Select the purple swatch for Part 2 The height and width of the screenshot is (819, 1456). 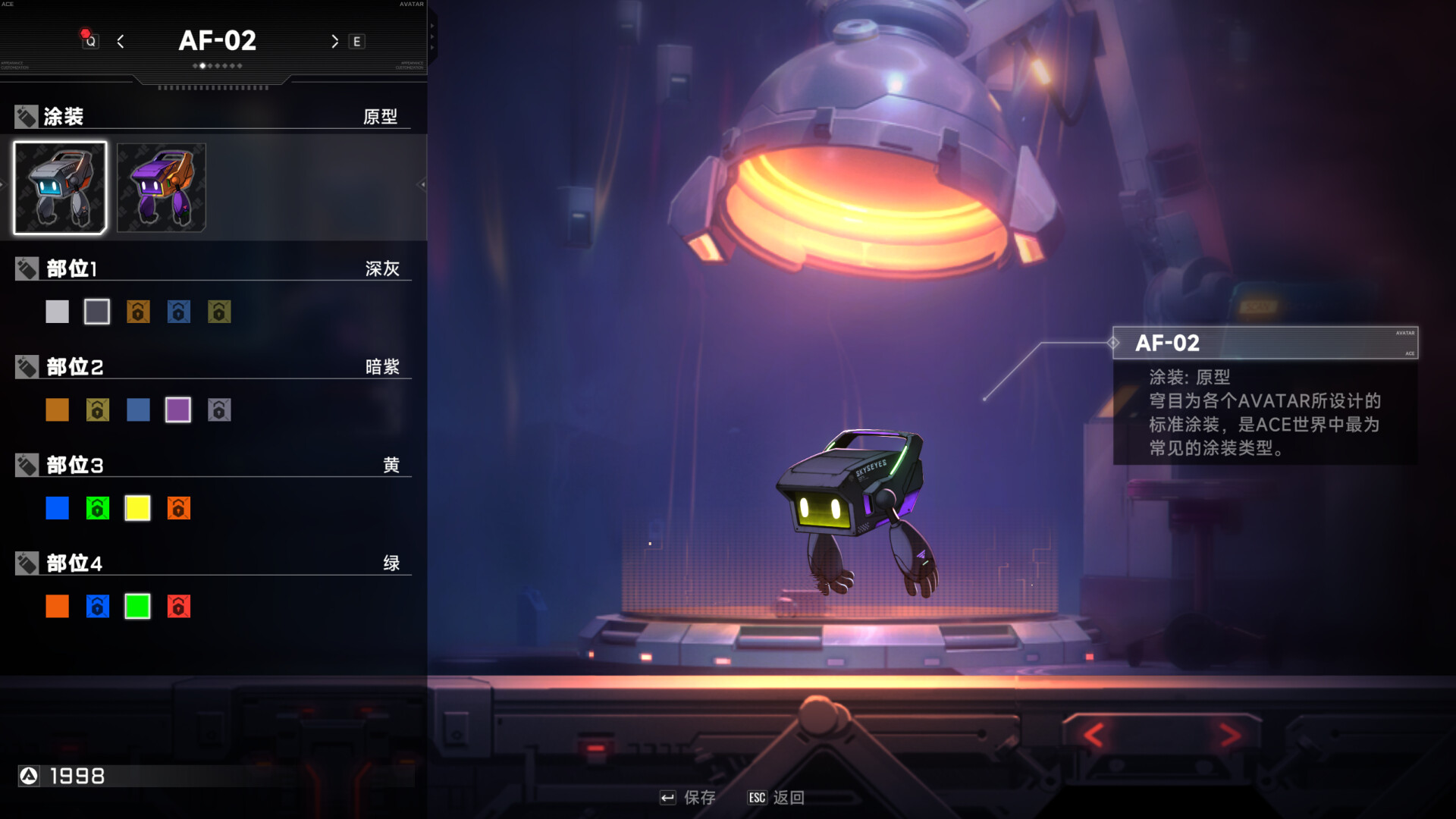pos(178,410)
